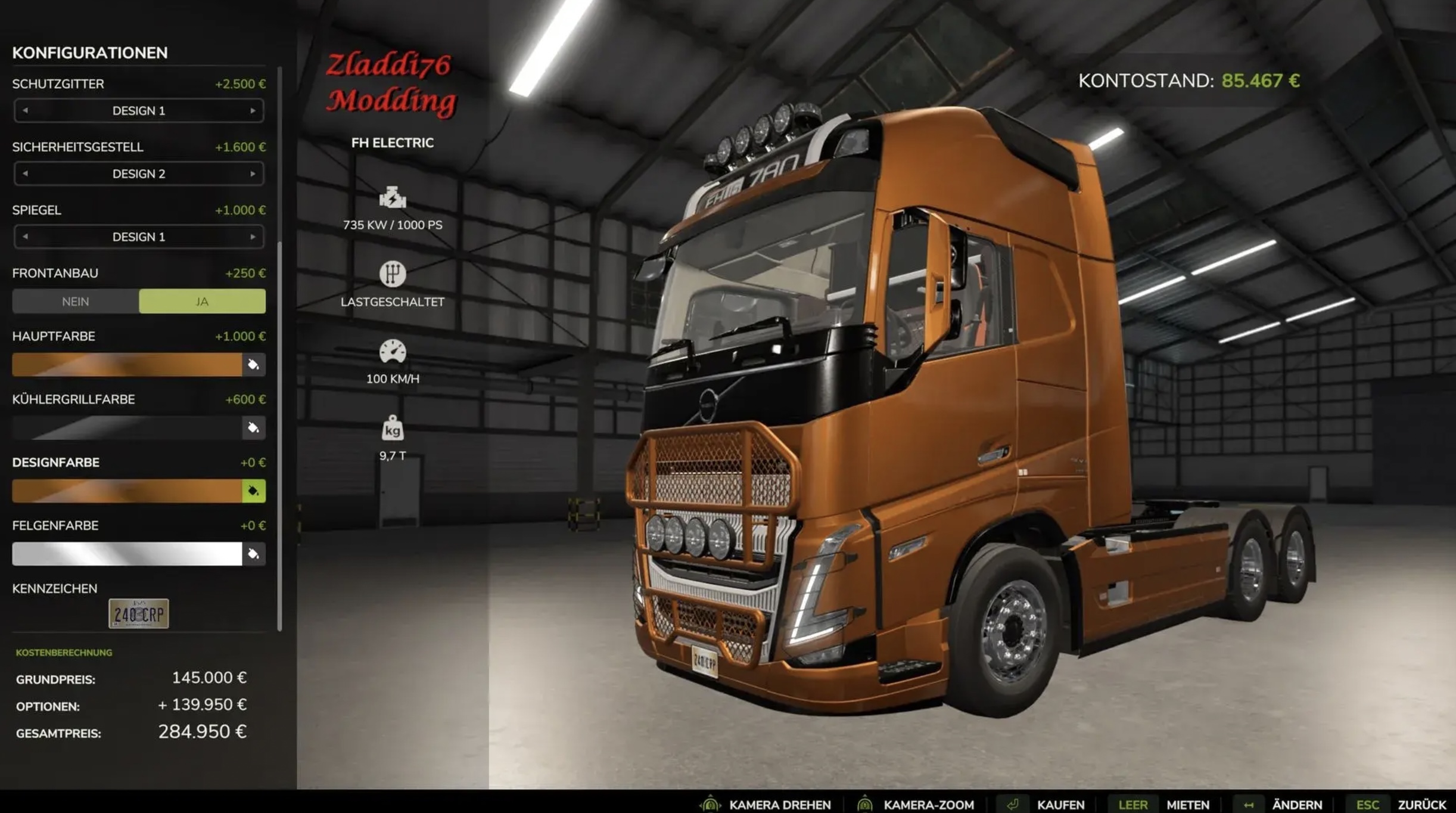Pick a new Felgenfarbe color
The height and width of the screenshot is (813, 1456).
(253, 554)
